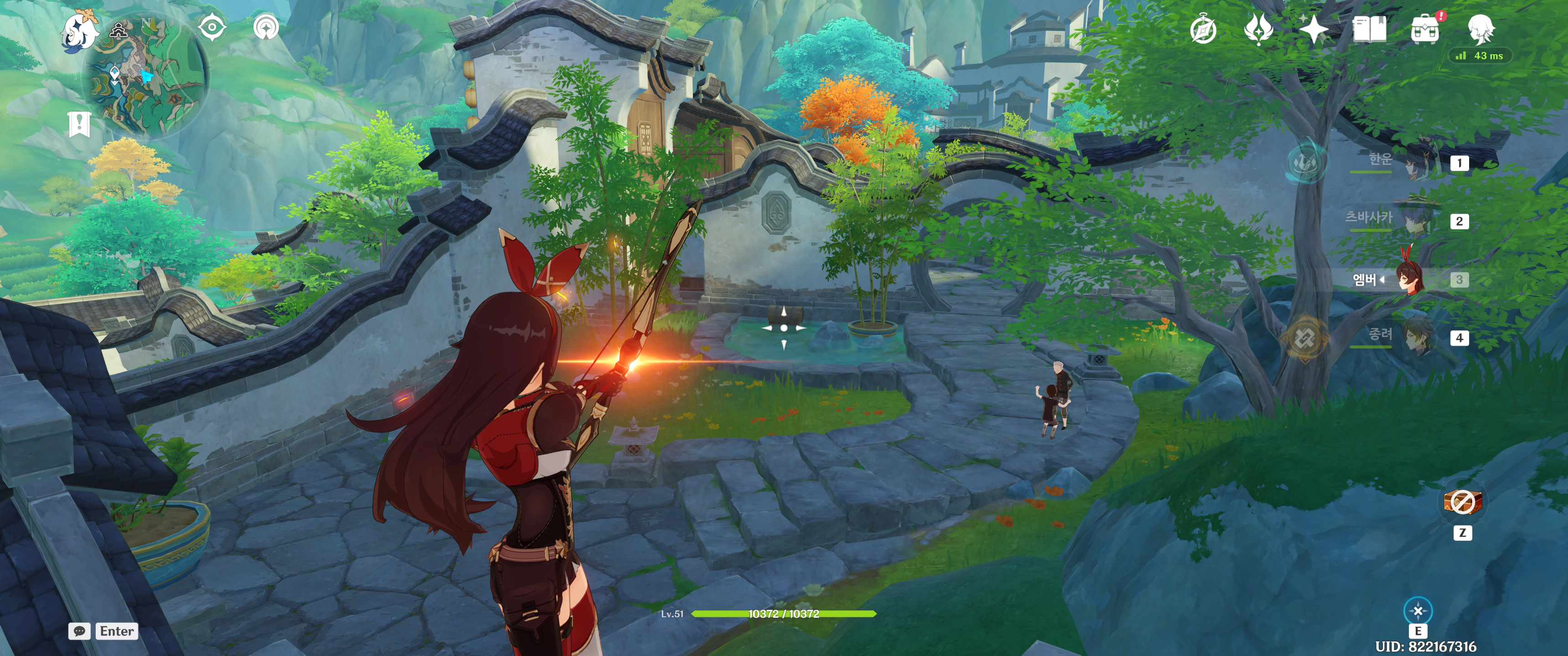This screenshot has width=1568, height=656.
Task: Open the character head silhouette icon
Action: tap(1481, 28)
